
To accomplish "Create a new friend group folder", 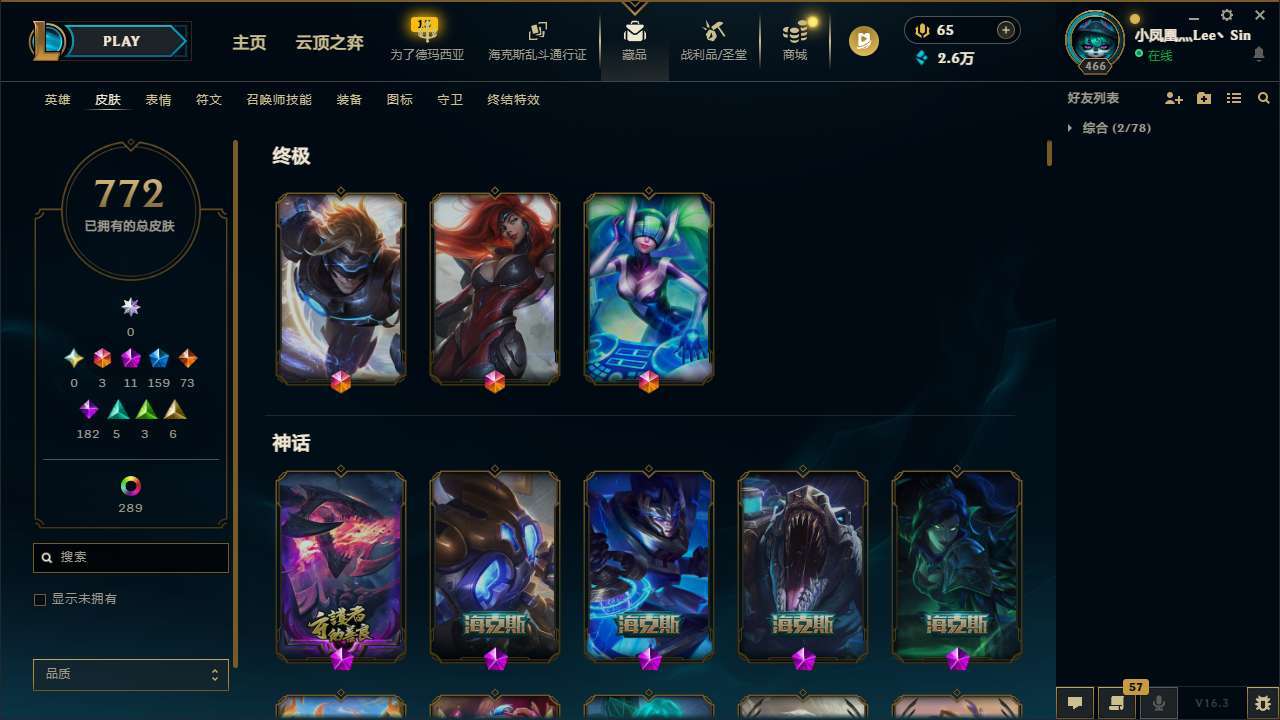I will [x=1204, y=98].
